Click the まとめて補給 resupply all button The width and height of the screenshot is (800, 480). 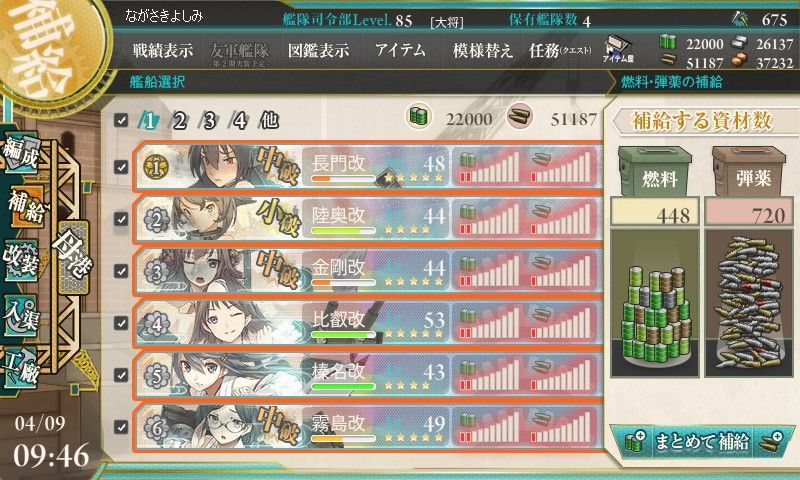pos(700,441)
